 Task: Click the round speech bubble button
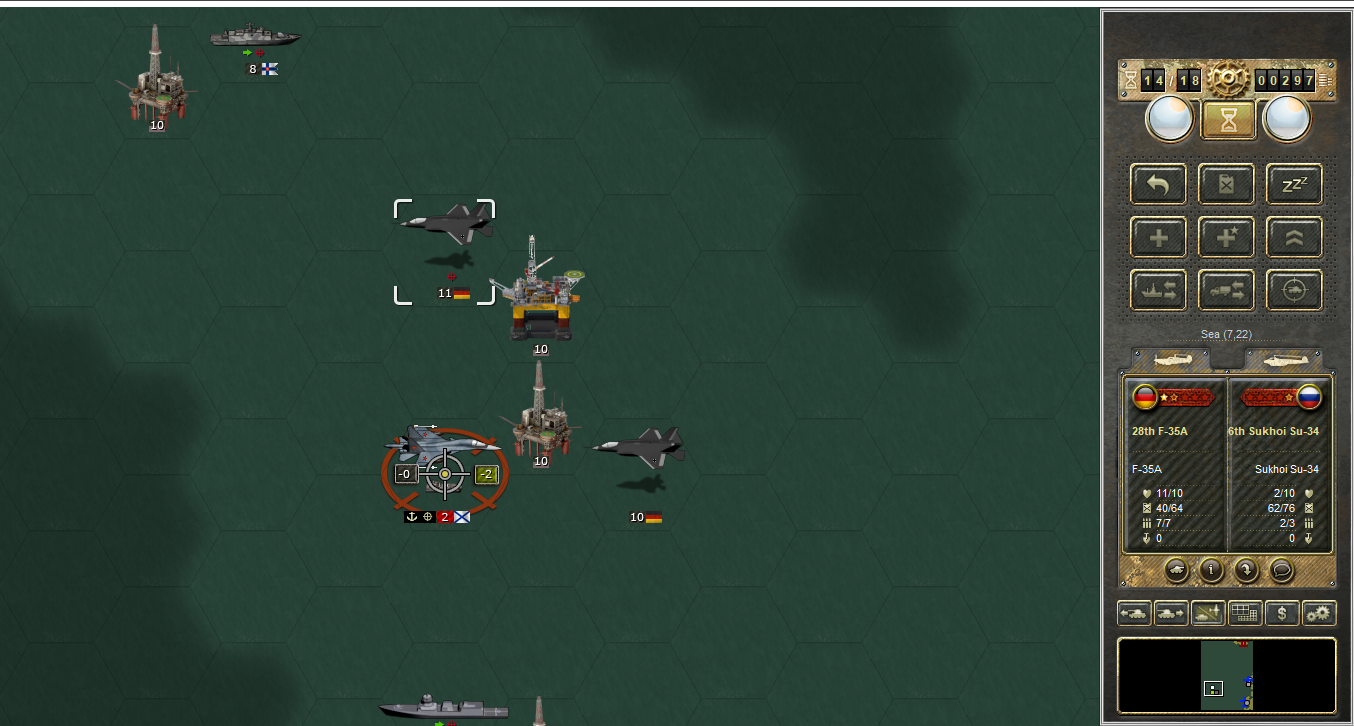(1281, 570)
